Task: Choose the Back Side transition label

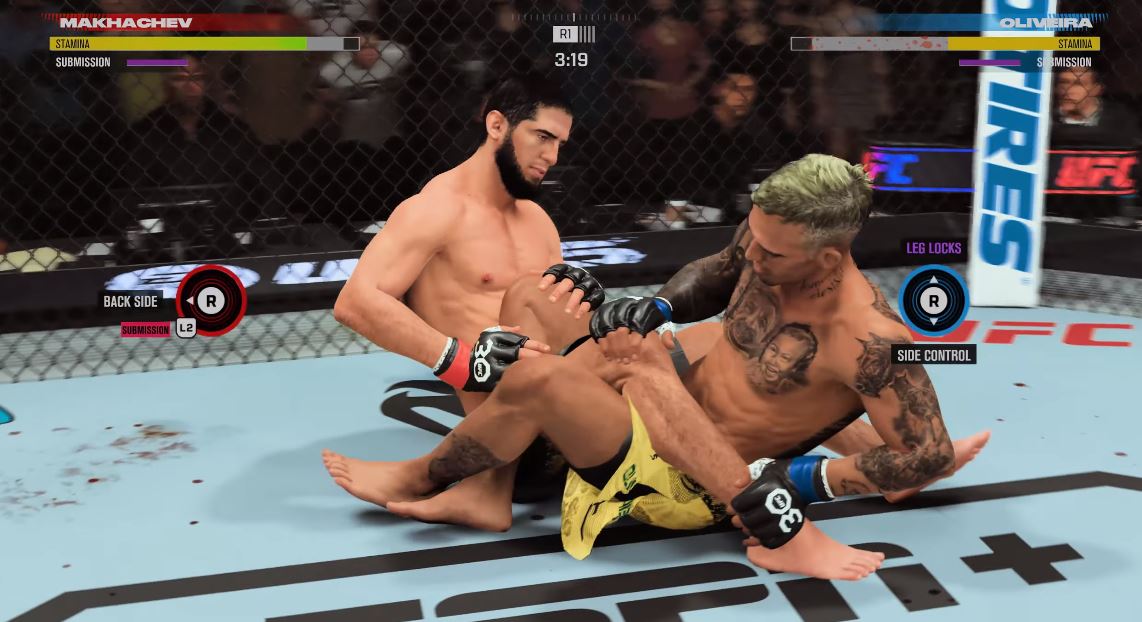Action: [131, 301]
